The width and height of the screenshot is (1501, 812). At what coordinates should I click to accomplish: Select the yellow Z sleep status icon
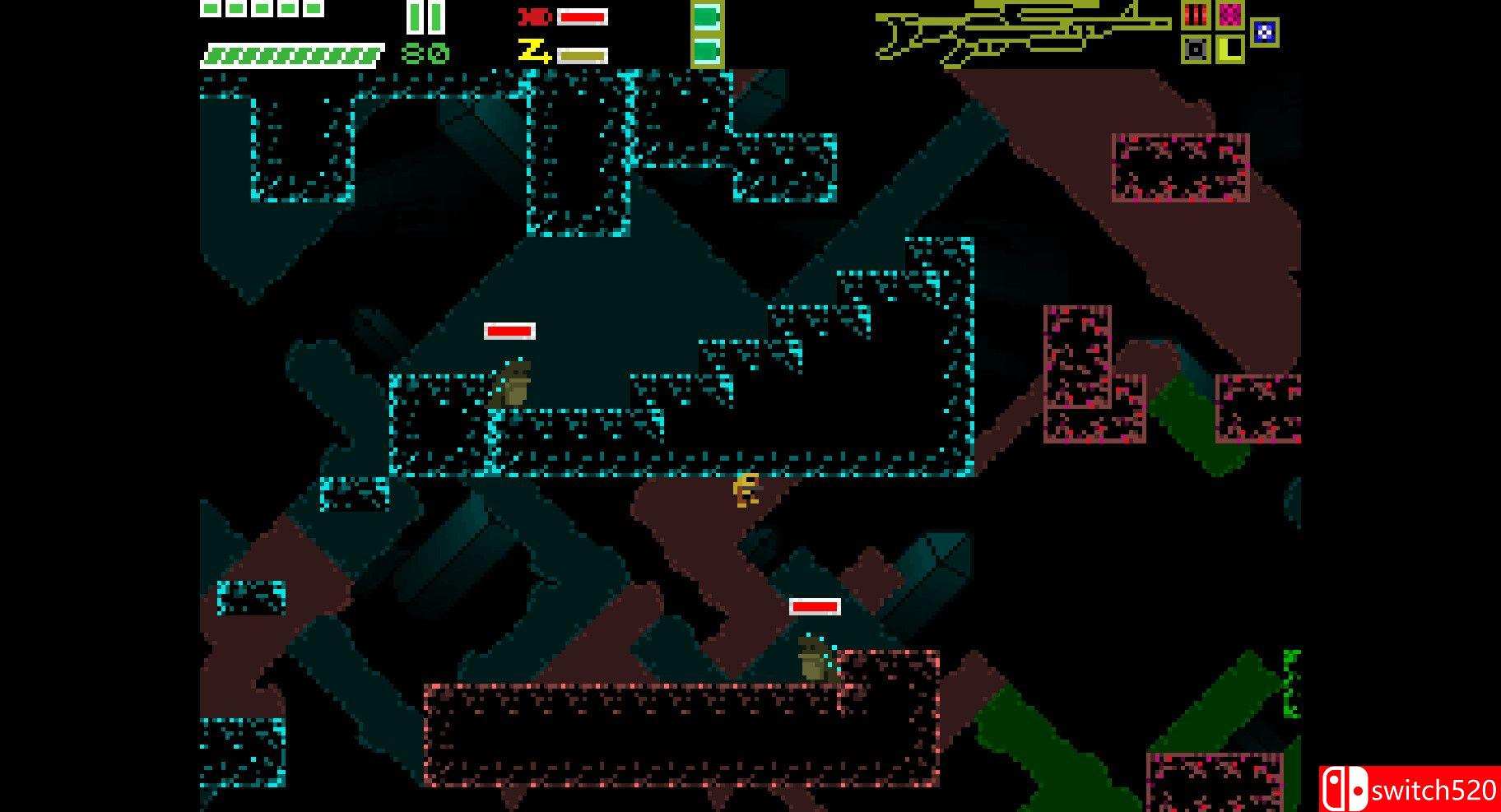pos(533,51)
